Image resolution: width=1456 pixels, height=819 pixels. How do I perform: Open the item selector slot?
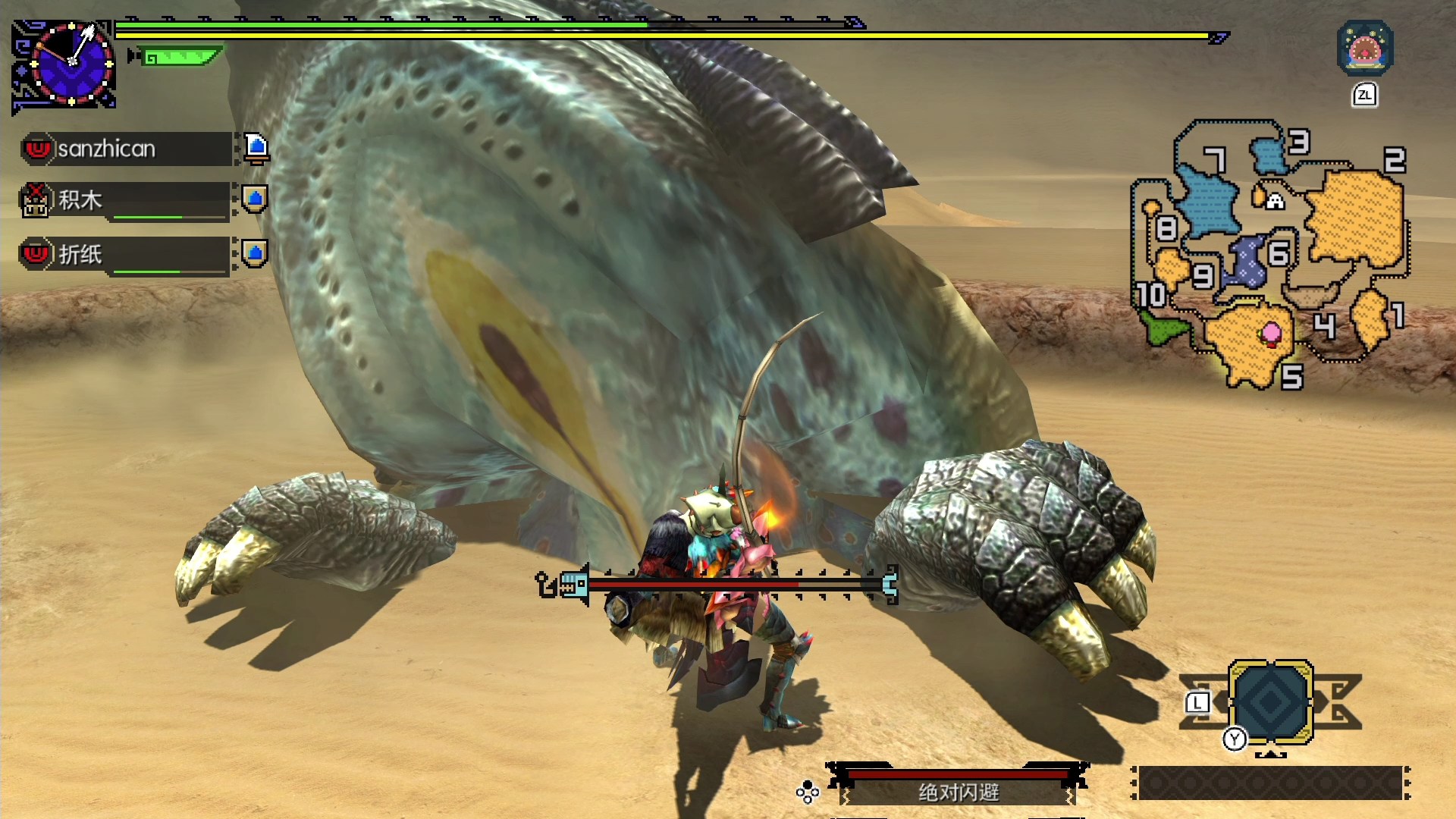(x=1271, y=701)
